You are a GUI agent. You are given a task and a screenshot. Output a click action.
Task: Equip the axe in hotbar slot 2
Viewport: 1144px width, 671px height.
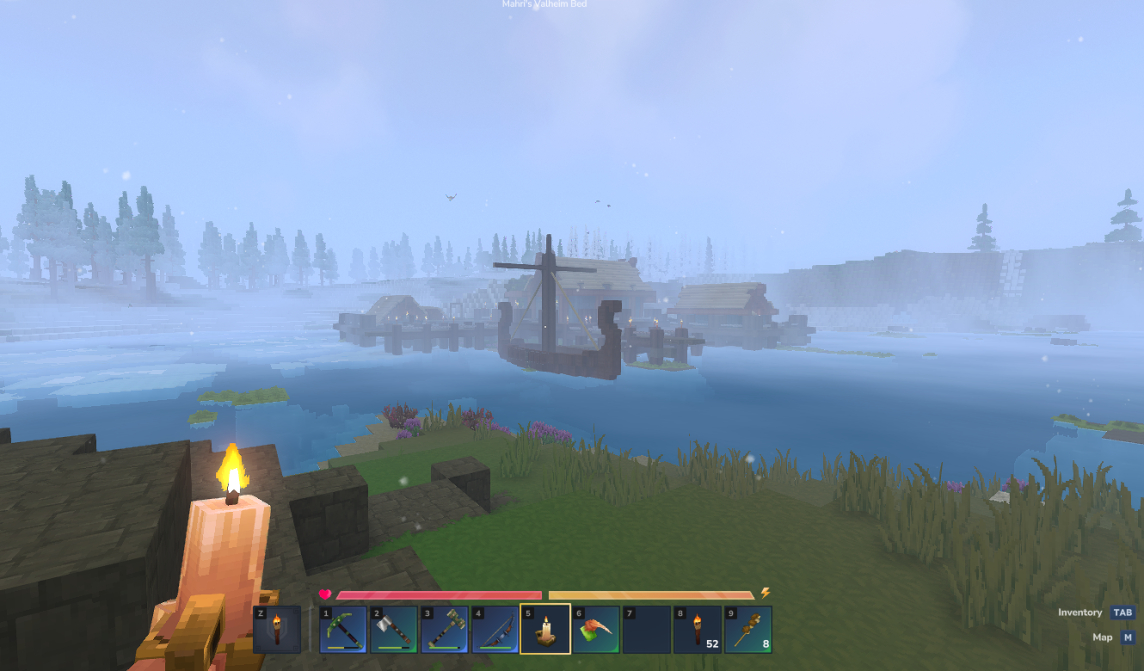pyautogui.click(x=393, y=629)
